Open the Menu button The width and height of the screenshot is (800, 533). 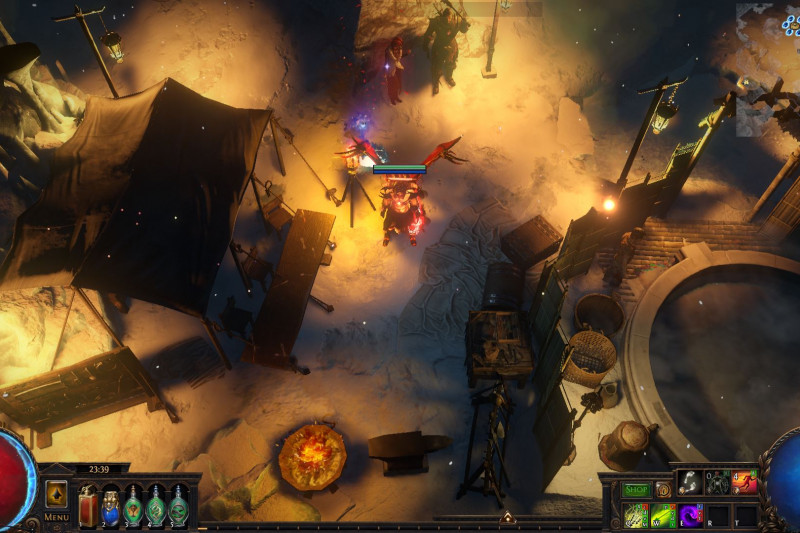click(x=56, y=517)
